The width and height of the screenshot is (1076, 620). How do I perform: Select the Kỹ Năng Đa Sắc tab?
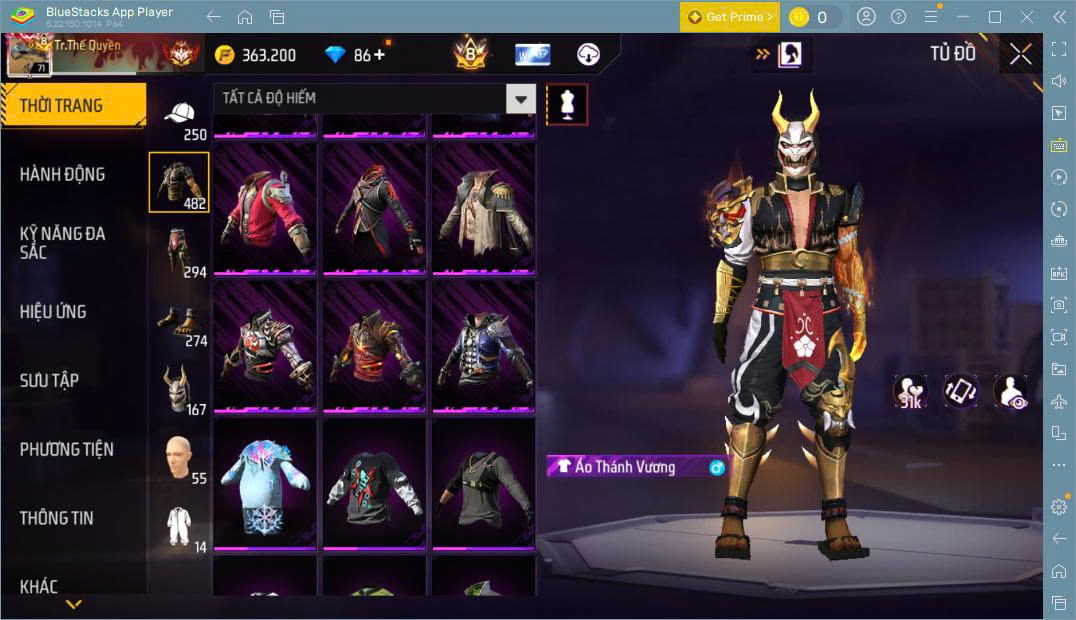(x=62, y=242)
